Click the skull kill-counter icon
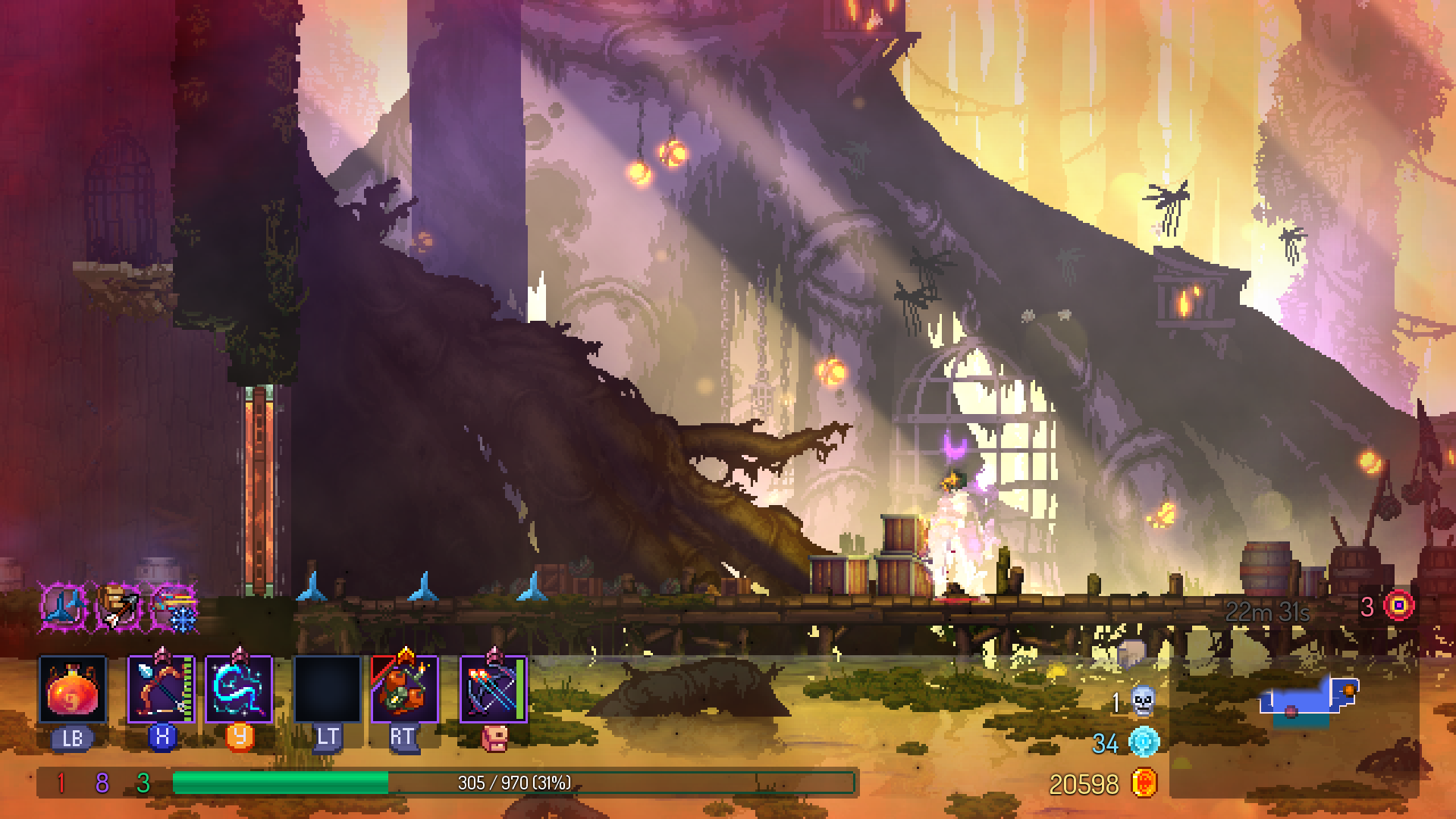The width and height of the screenshot is (1456, 819). [1144, 703]
